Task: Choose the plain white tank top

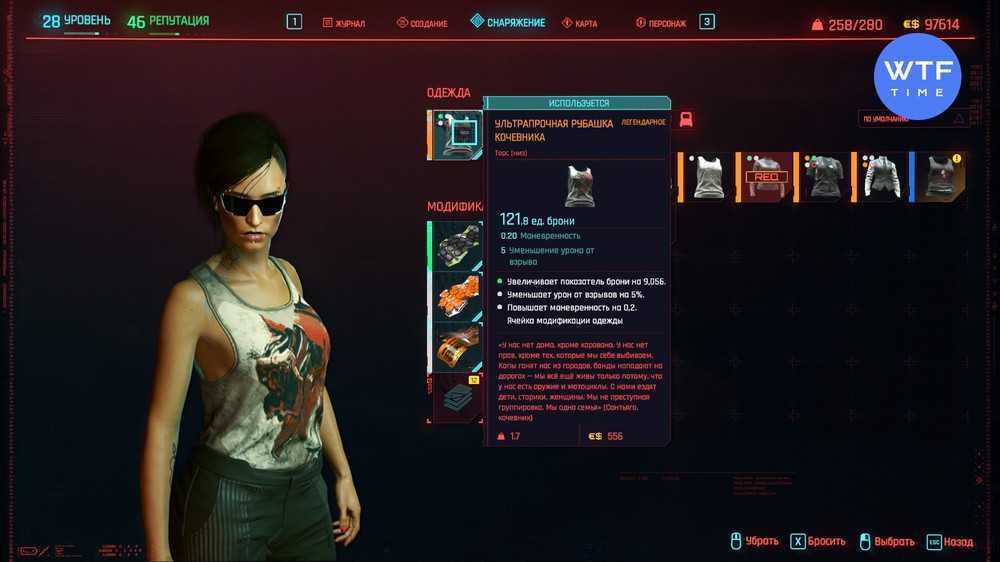Action: (709, 176)
